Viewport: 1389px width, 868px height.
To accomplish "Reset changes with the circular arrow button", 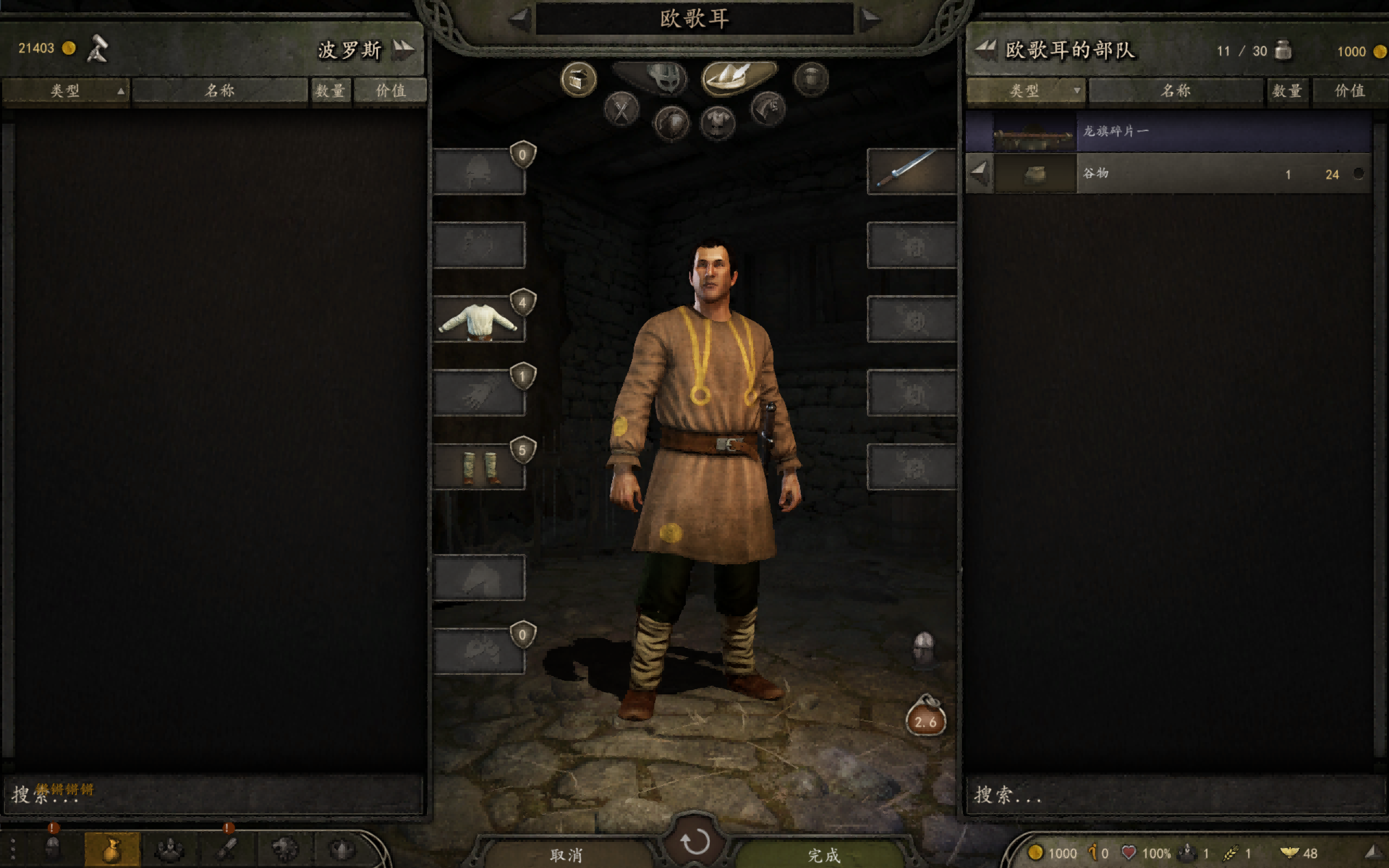I will [694, 841].
